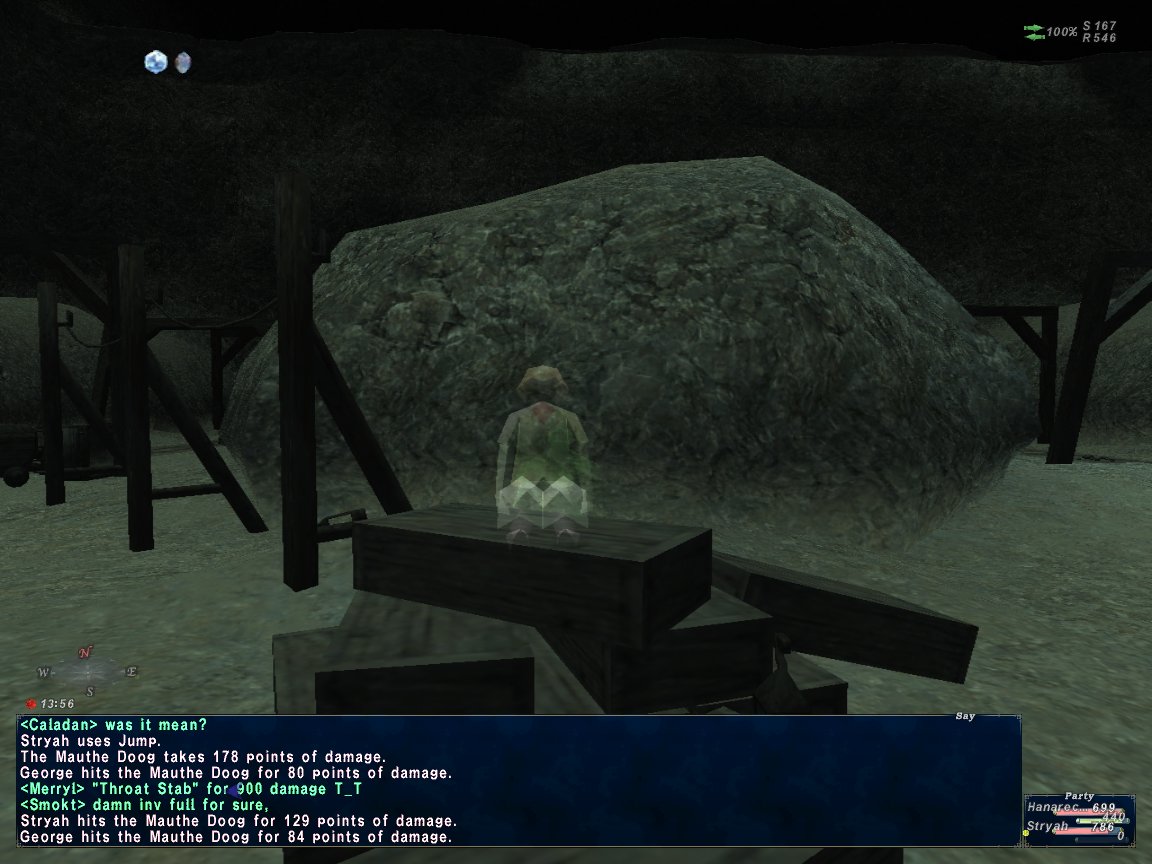Click the Say chat mode label
1152x864 pixels.
click(x=964, y=716)
